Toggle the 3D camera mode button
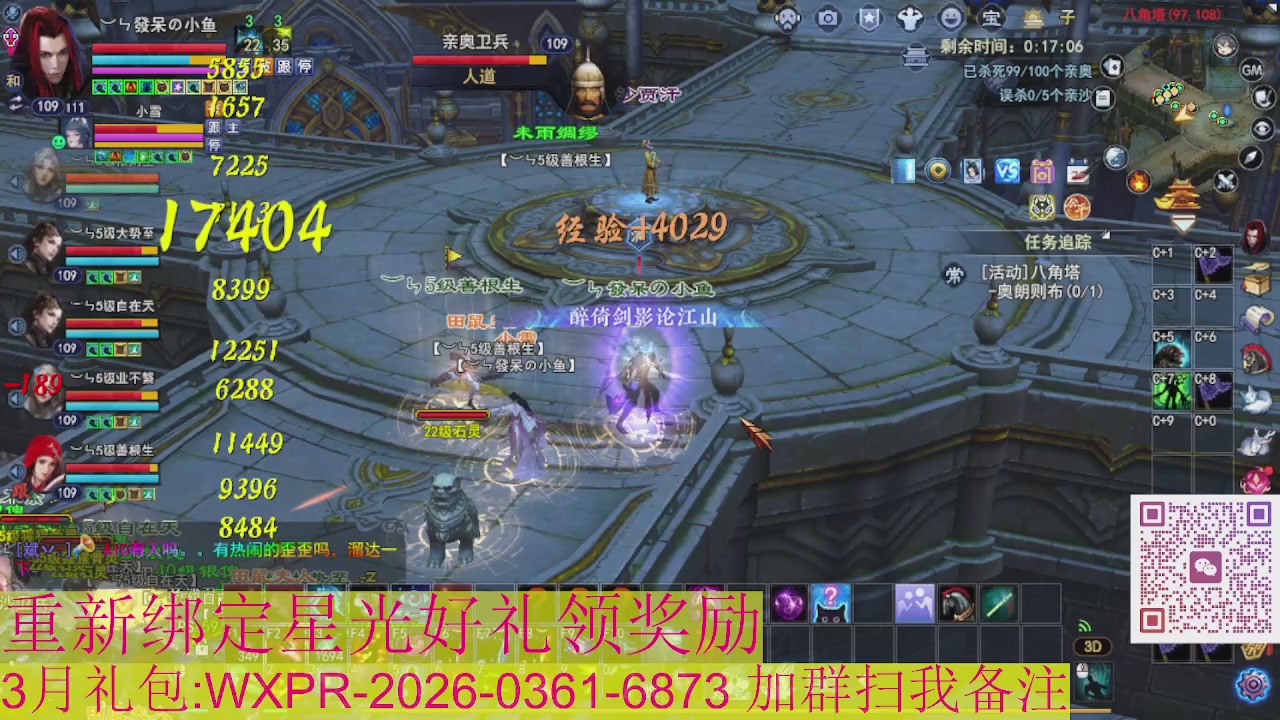The width and height of the screenshot is (1280, 720). pos(1091,645)
